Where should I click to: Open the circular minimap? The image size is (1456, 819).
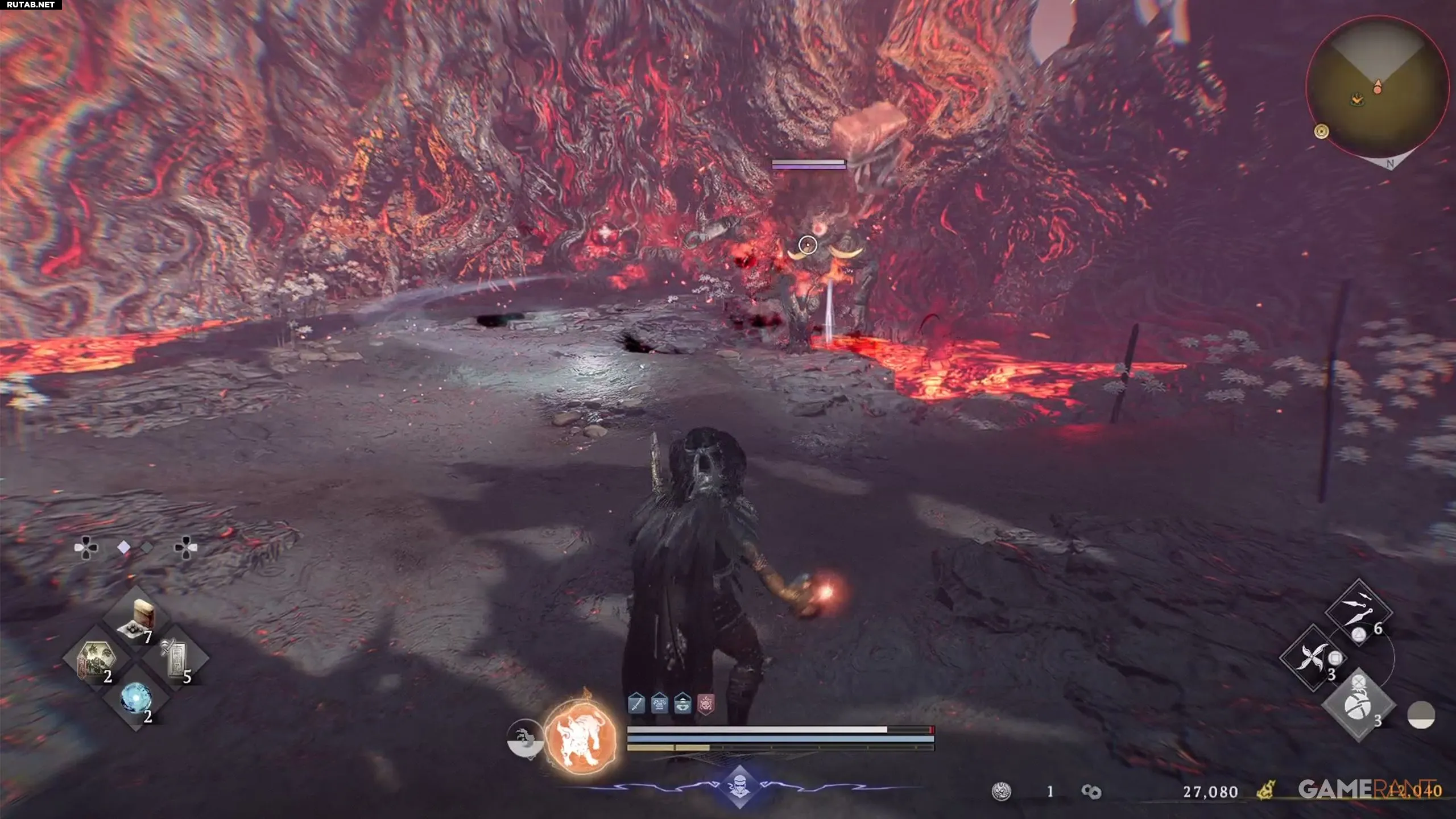coord(1376,86)
